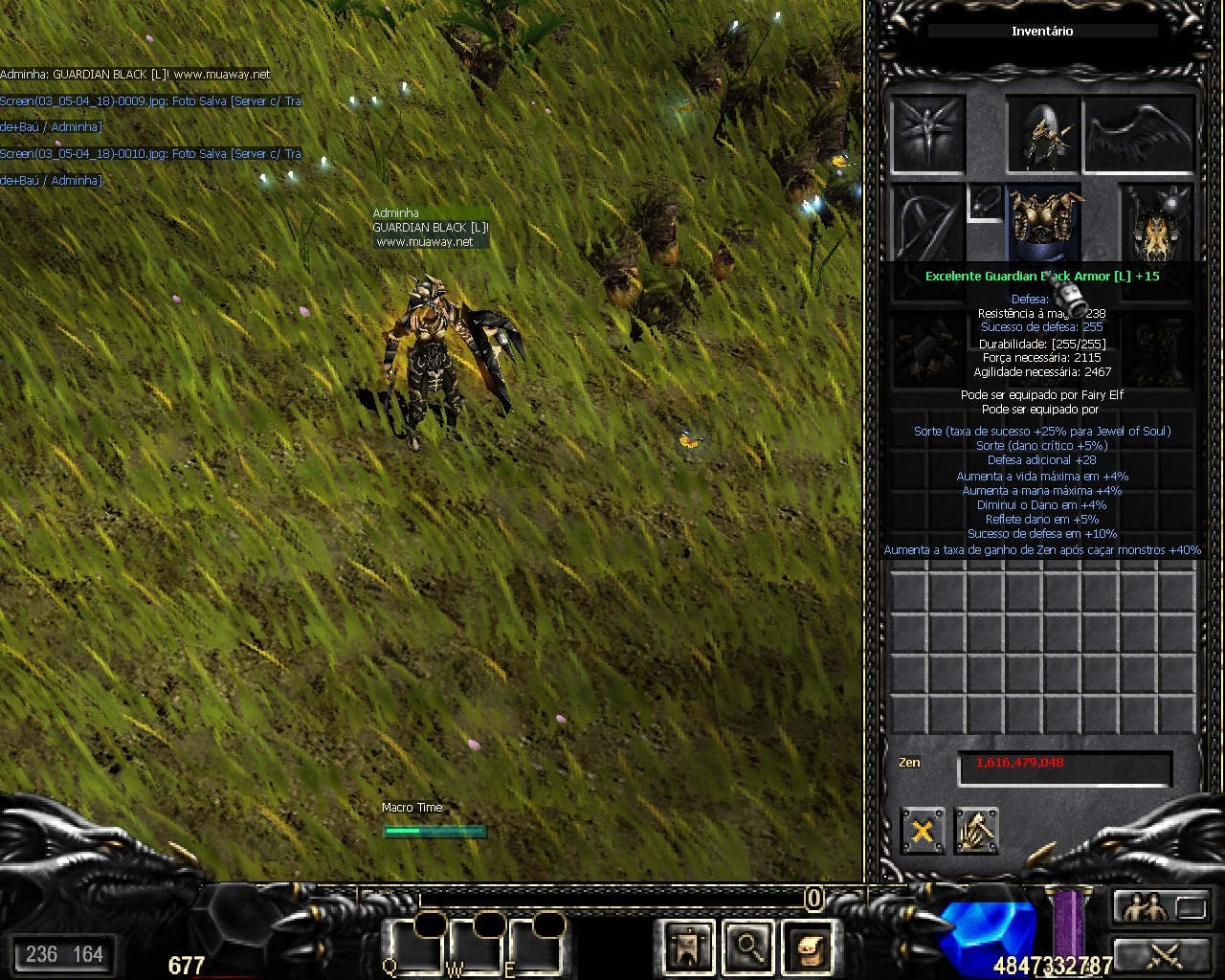Click the hammer repair button in inventory
The image size is (1225, 980).
pos(976,830)
